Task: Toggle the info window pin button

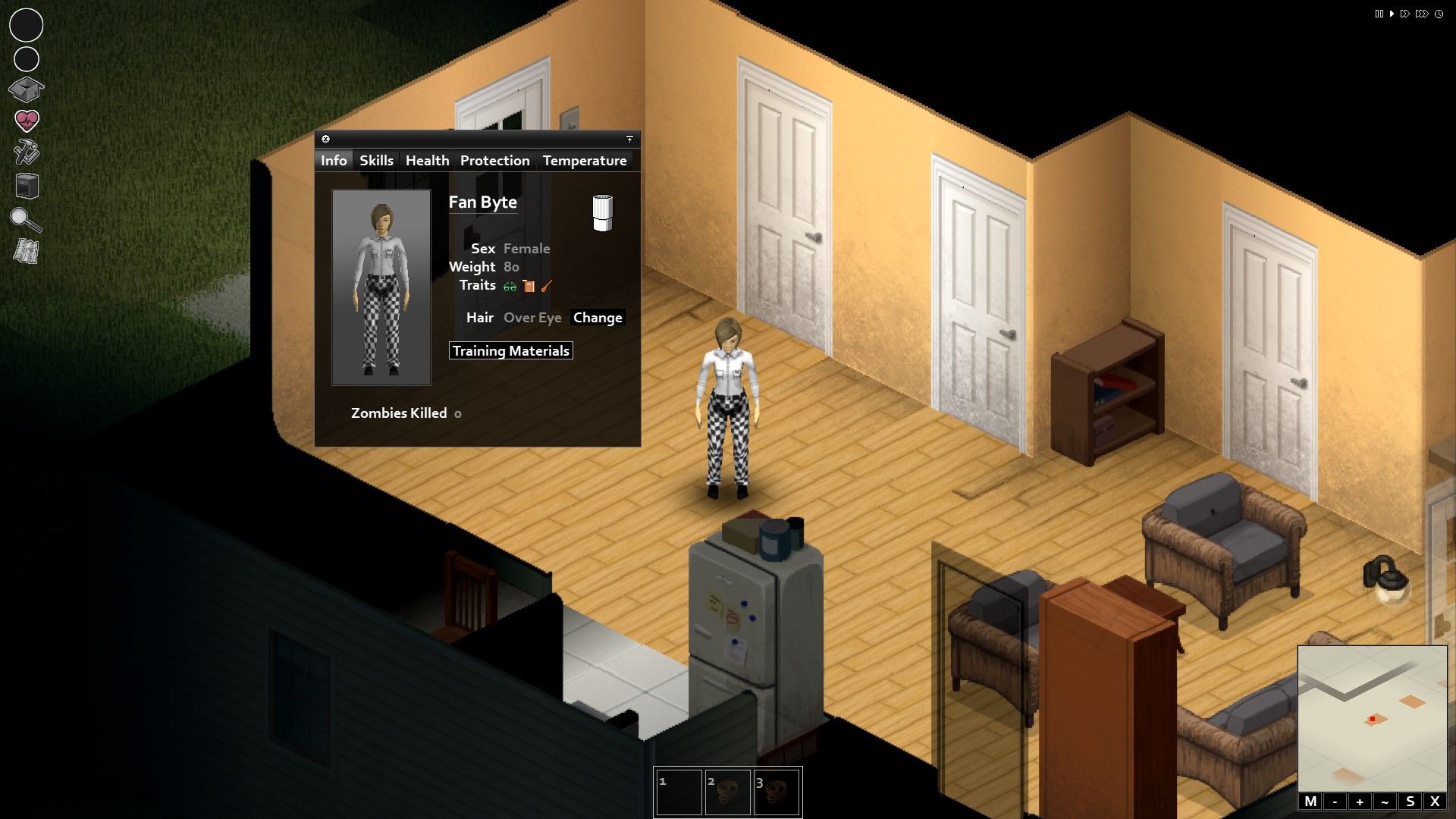Action: [629, 139]
